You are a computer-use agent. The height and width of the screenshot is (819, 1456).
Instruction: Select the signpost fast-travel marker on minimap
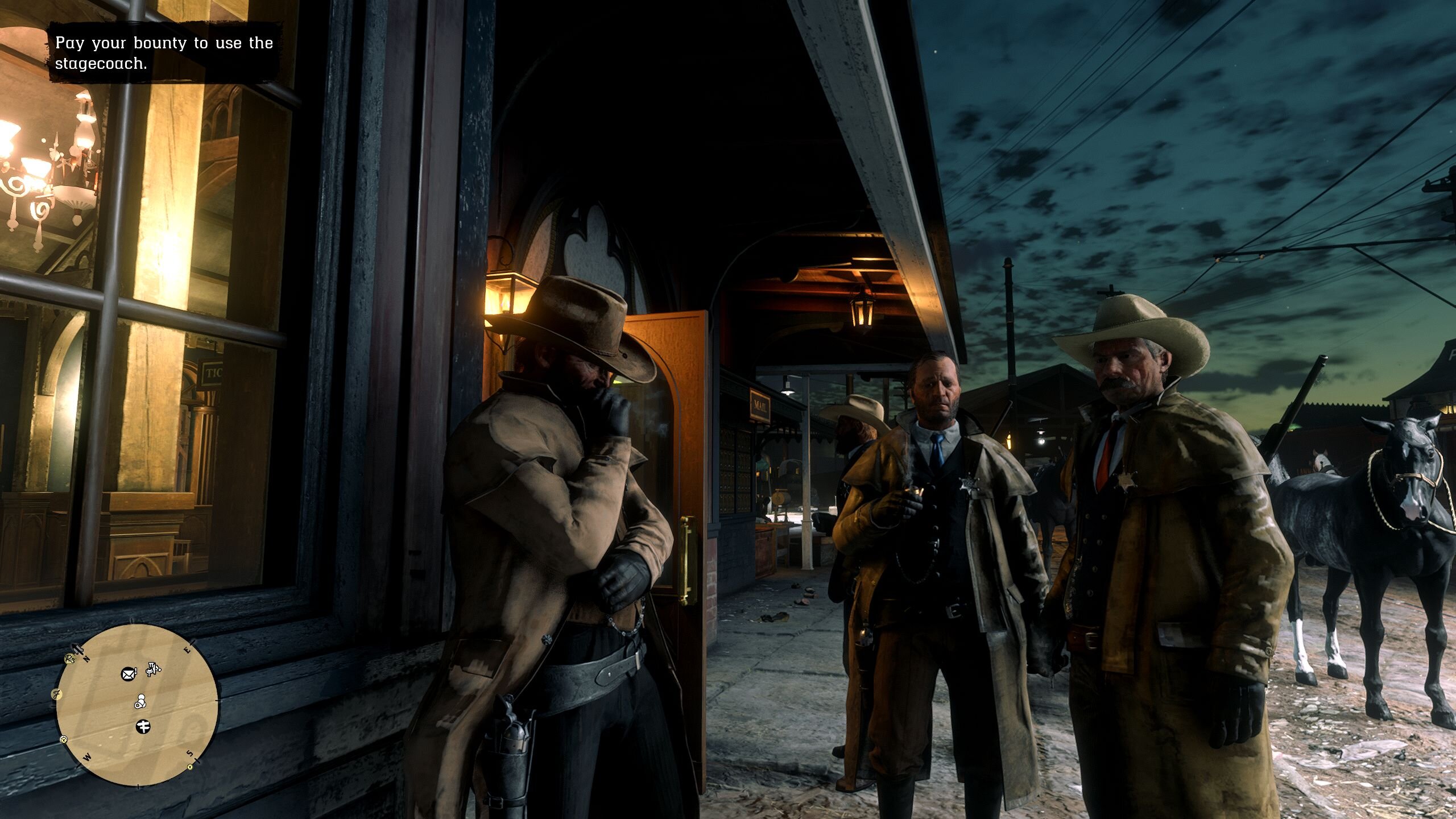coord(143,726)
